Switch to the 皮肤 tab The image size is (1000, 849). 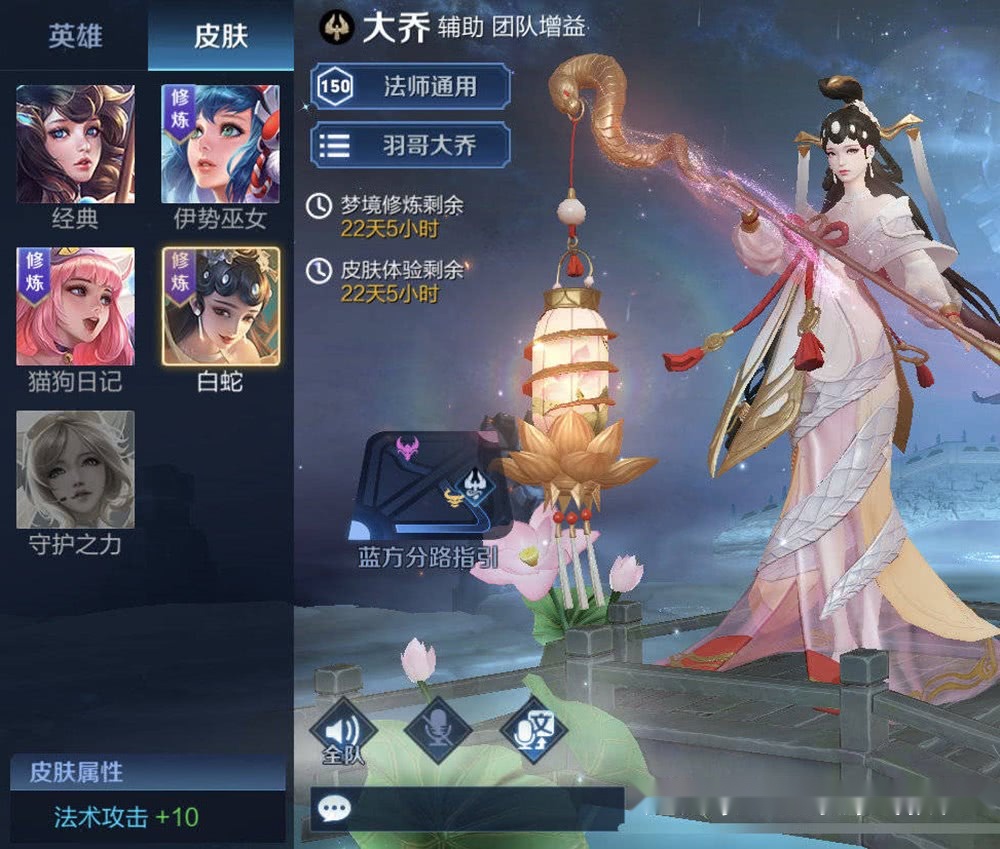pyautogui.click(x=220, y=36)
